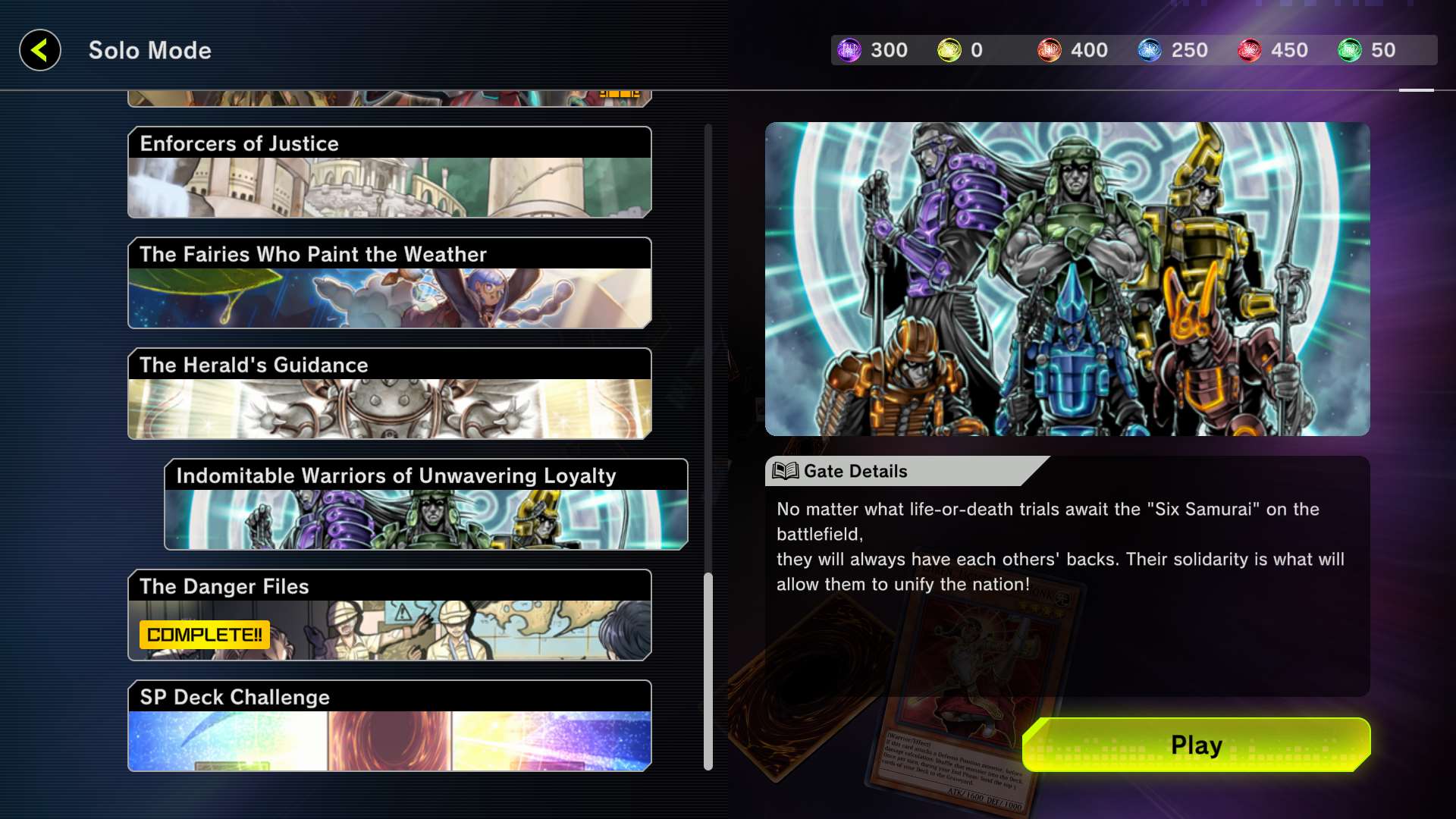Image resolution: width=1456 pixels, height=819 pixels.
Task: Select the Enforcers of Justice gate
Action: (389, 173)
